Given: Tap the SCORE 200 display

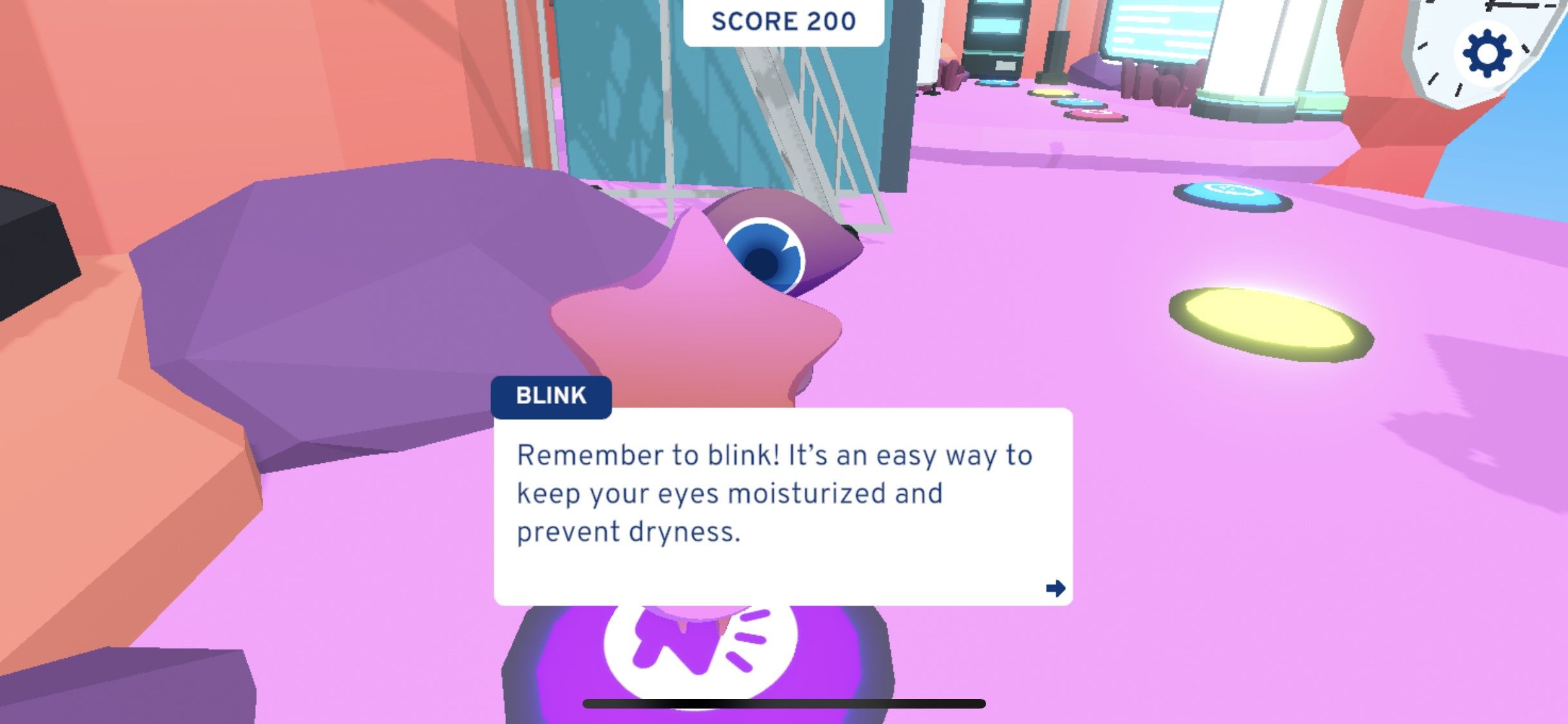Looking at the screenshot, I should coord(783,20).
